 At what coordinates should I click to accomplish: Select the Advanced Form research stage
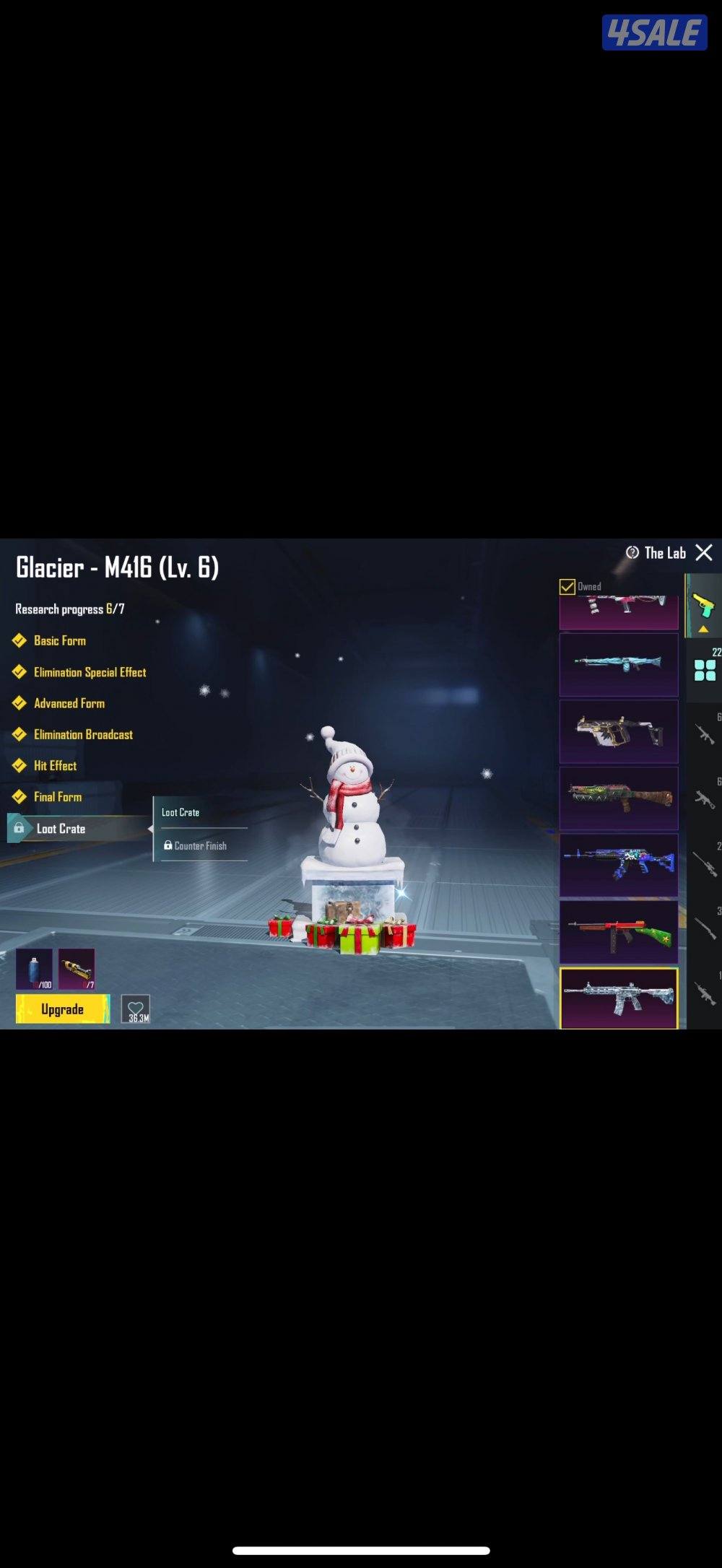point(69,703)
